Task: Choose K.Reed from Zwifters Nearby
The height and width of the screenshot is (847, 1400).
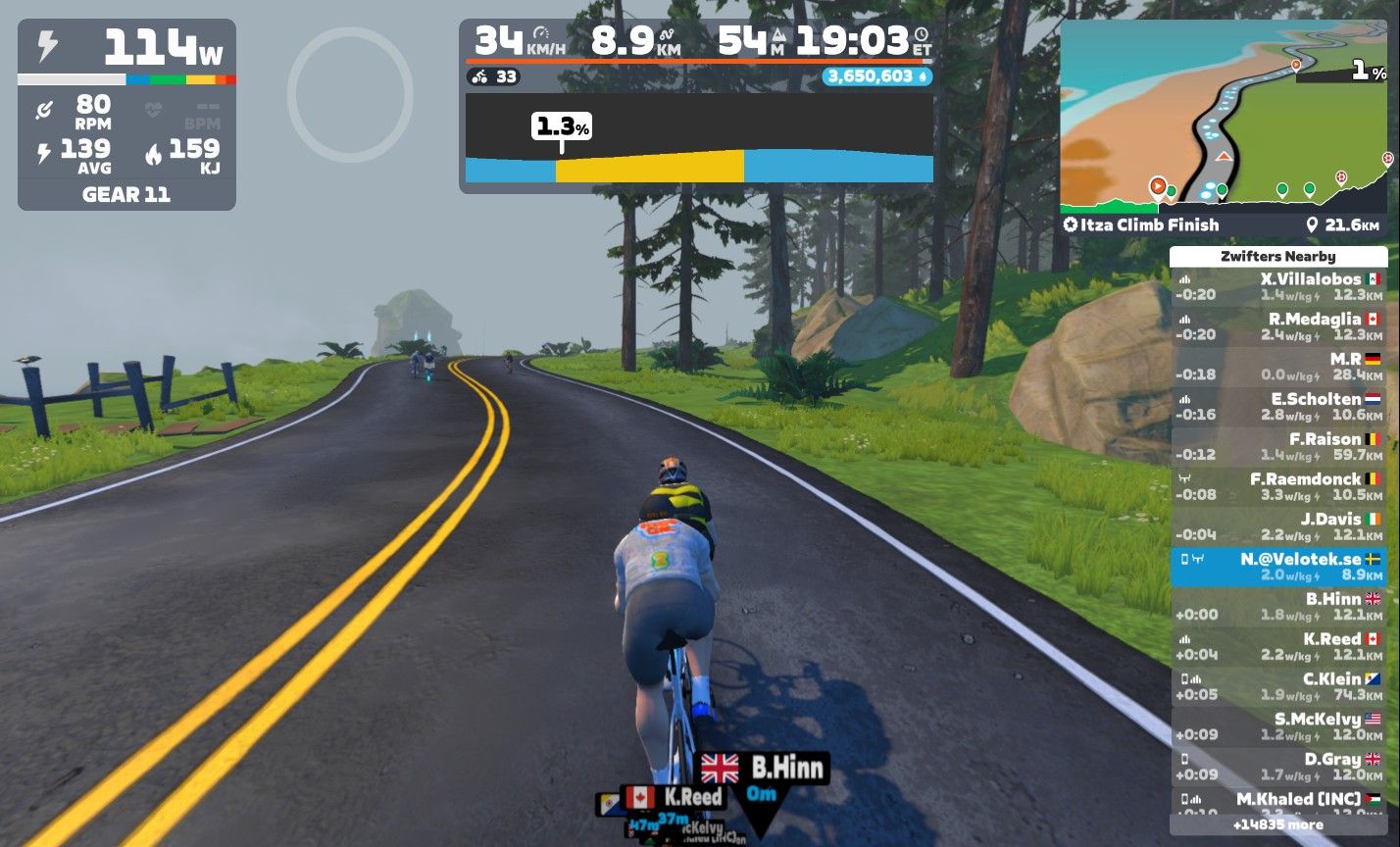Action: (x=1278, y=646)
